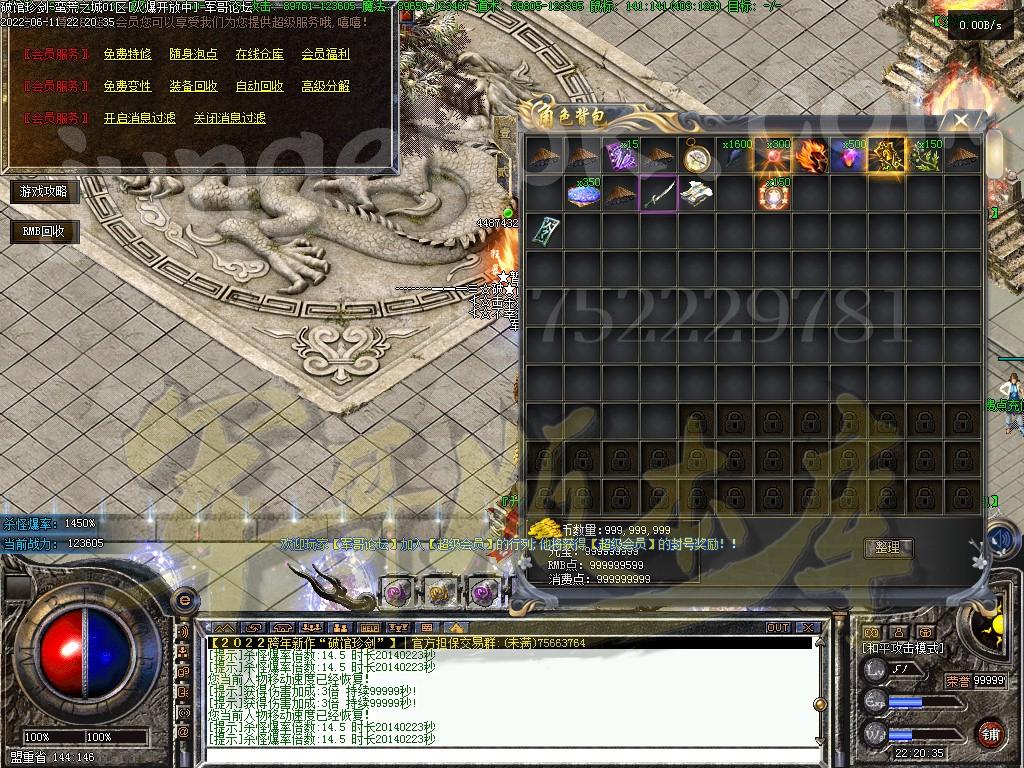Select the flaming helmet item

click(x=811, y=156)
